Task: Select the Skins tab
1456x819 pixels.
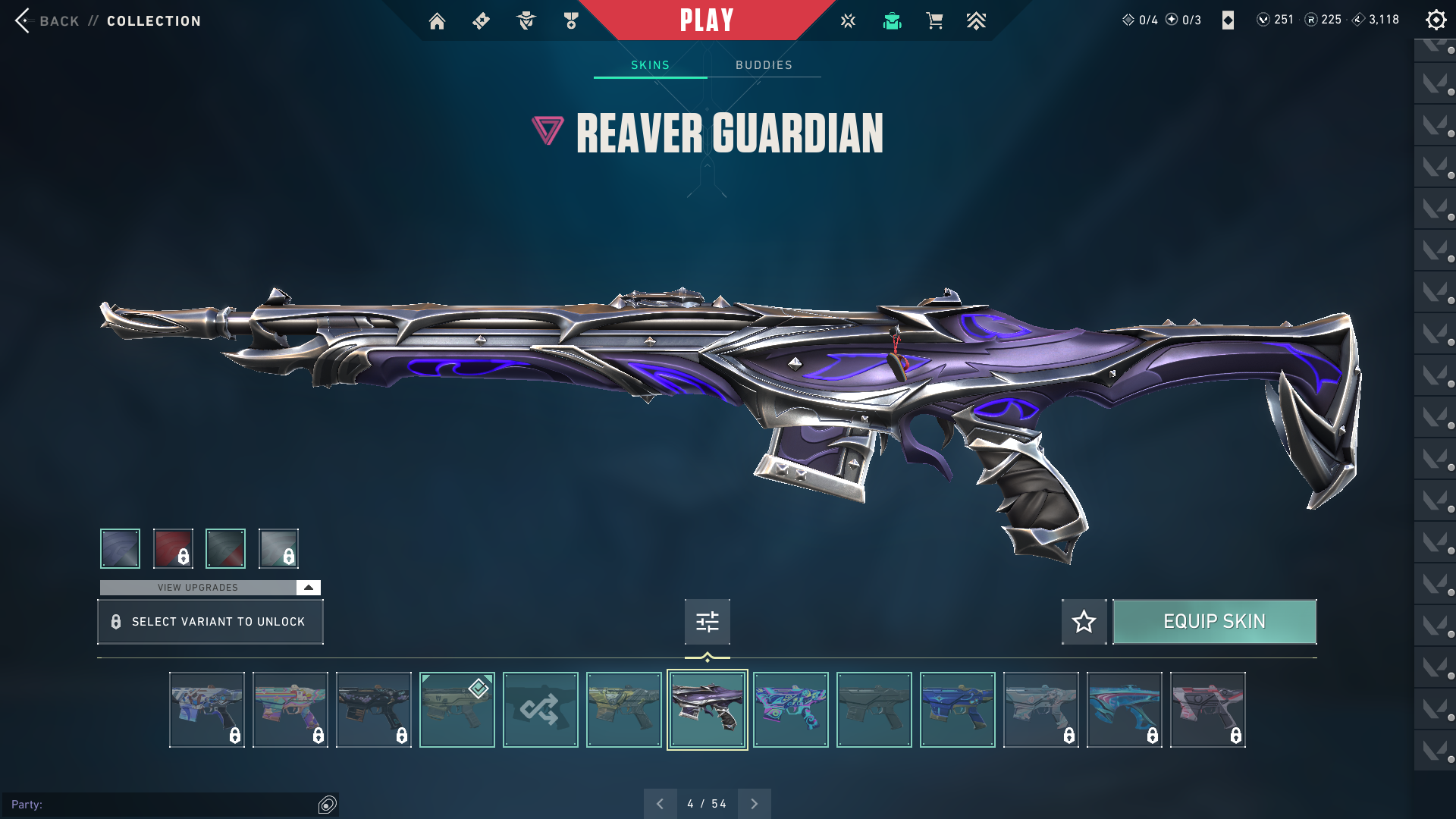Action: click(x=650, y=65)
